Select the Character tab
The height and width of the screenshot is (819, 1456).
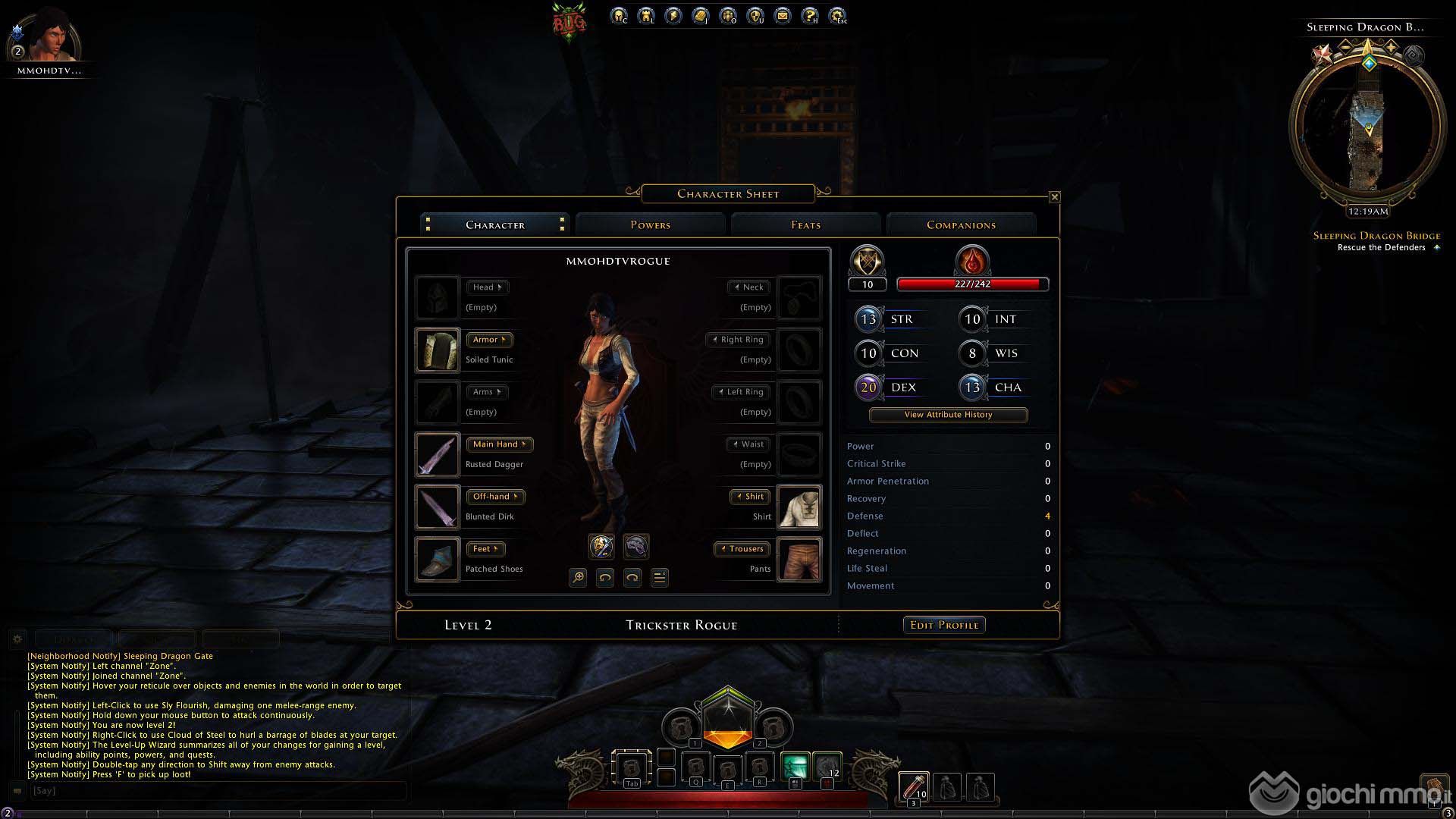(495, 224)
